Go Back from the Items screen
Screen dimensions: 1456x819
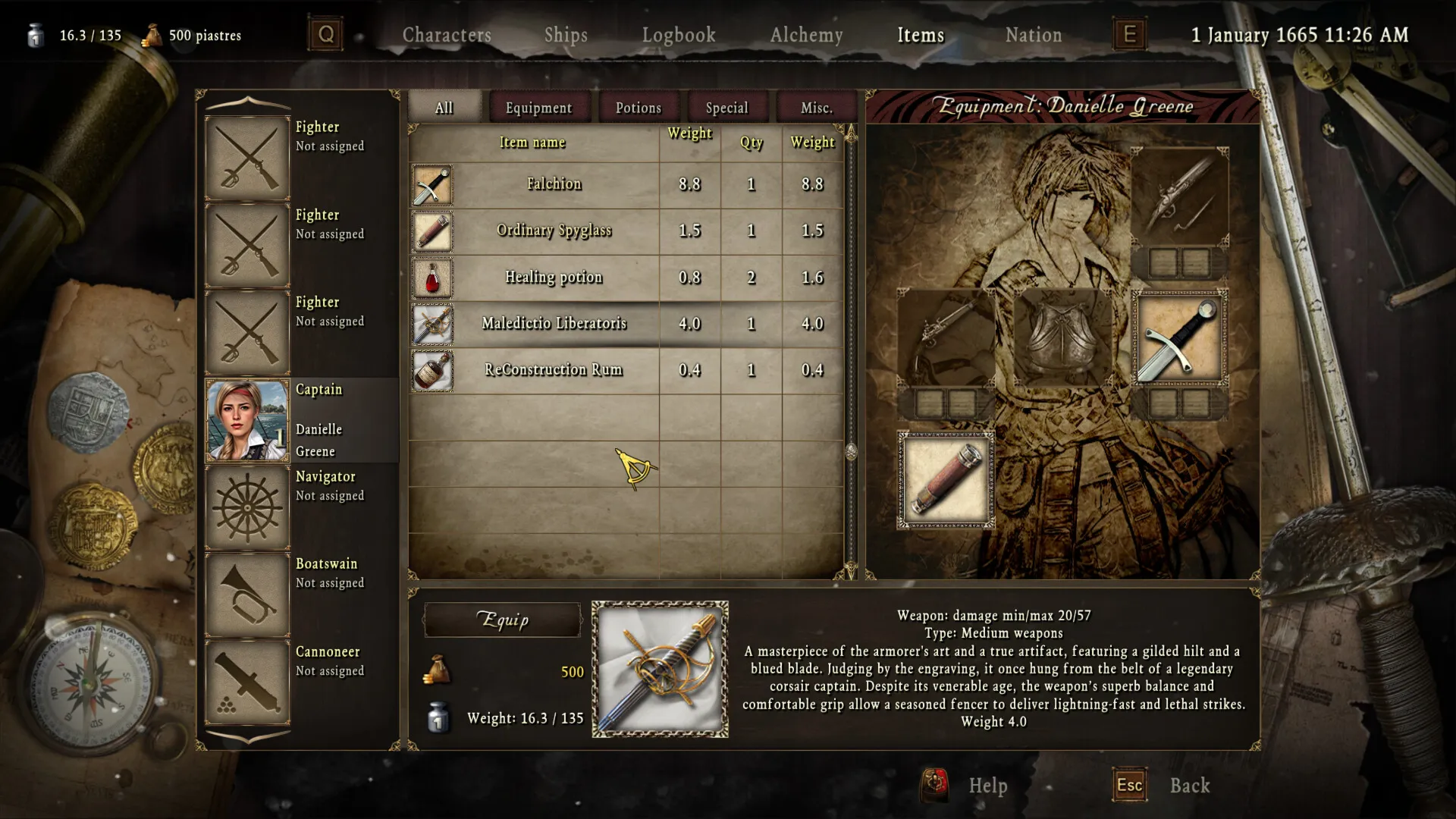point(1189,786)
